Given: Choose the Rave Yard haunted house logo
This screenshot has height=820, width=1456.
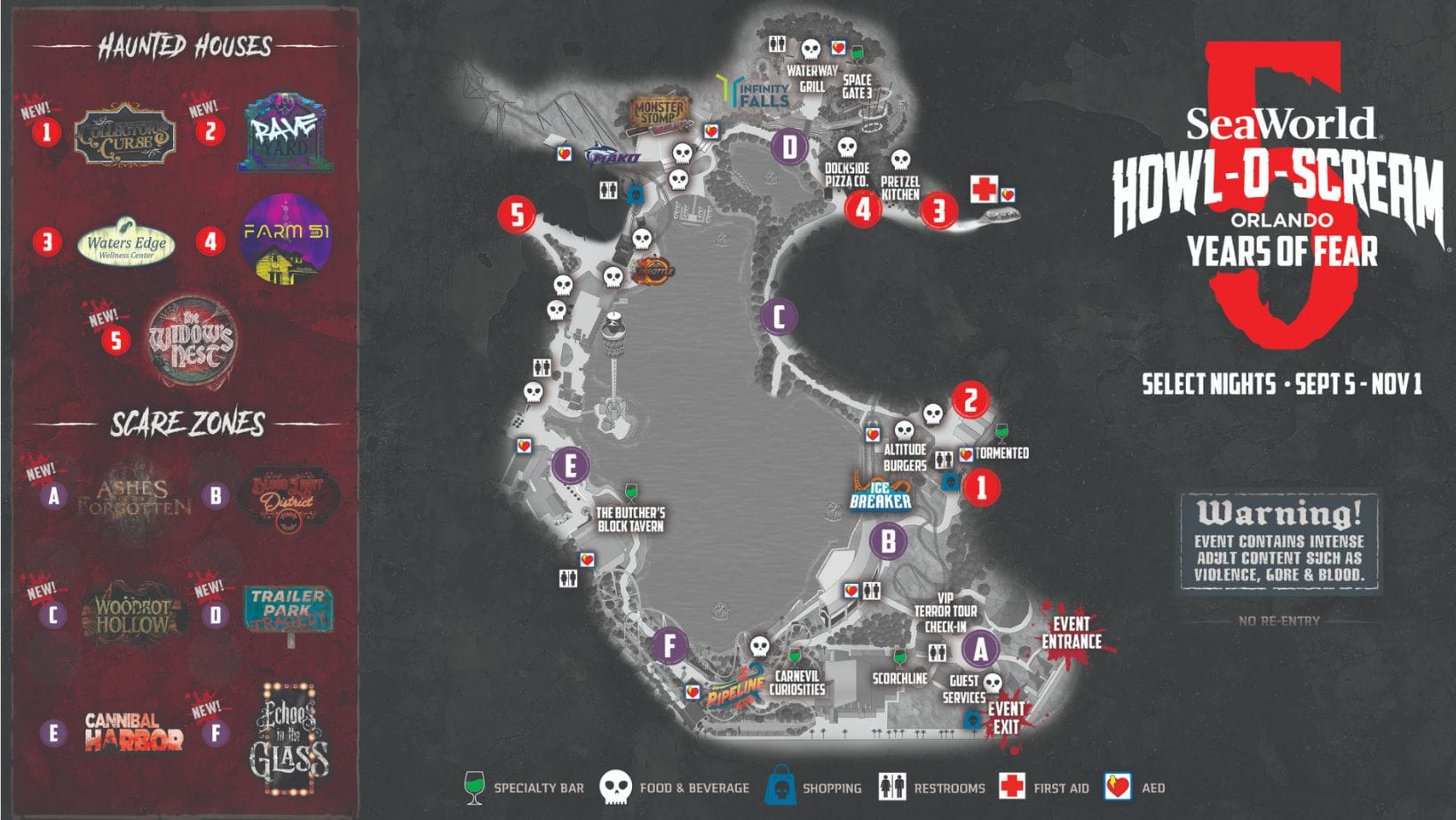Looking at the screenshot, I should tap(285, 136).
